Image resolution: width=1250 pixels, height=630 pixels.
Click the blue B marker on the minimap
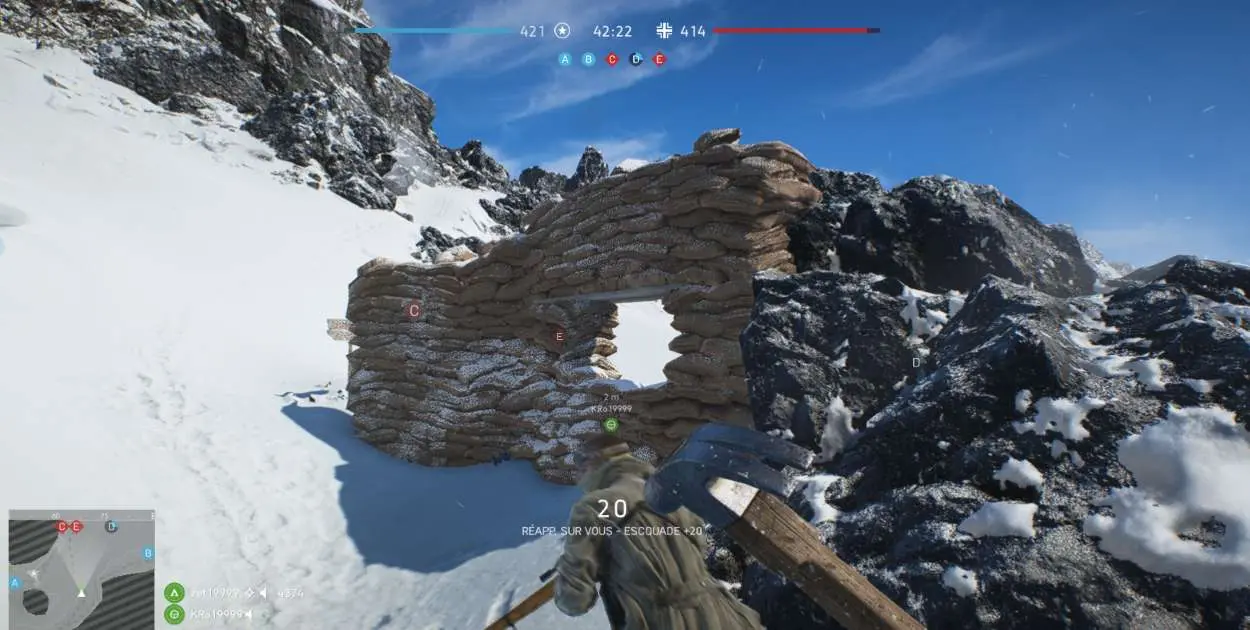(148, 553)
